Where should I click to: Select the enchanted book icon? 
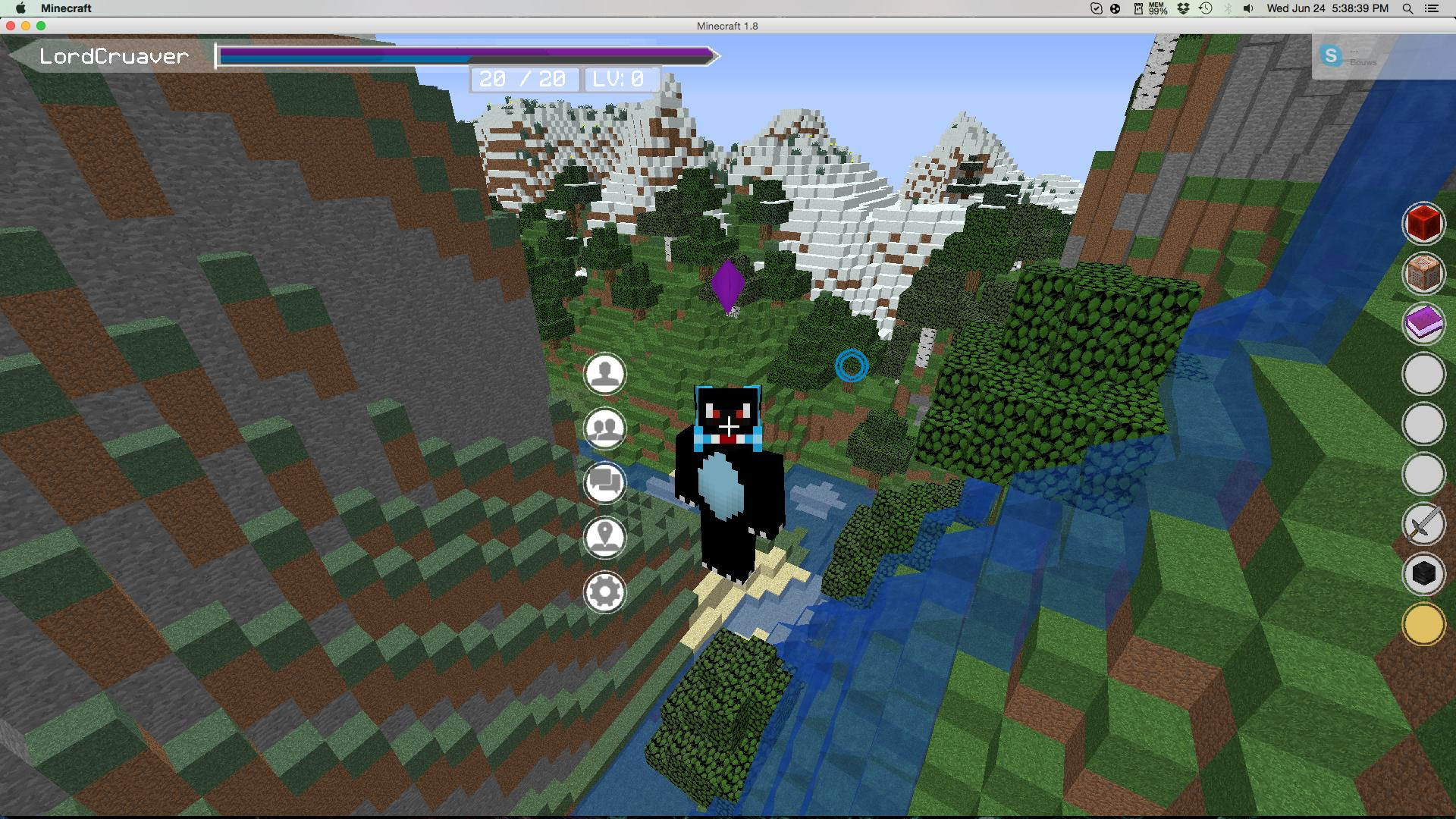[1424, 325]
